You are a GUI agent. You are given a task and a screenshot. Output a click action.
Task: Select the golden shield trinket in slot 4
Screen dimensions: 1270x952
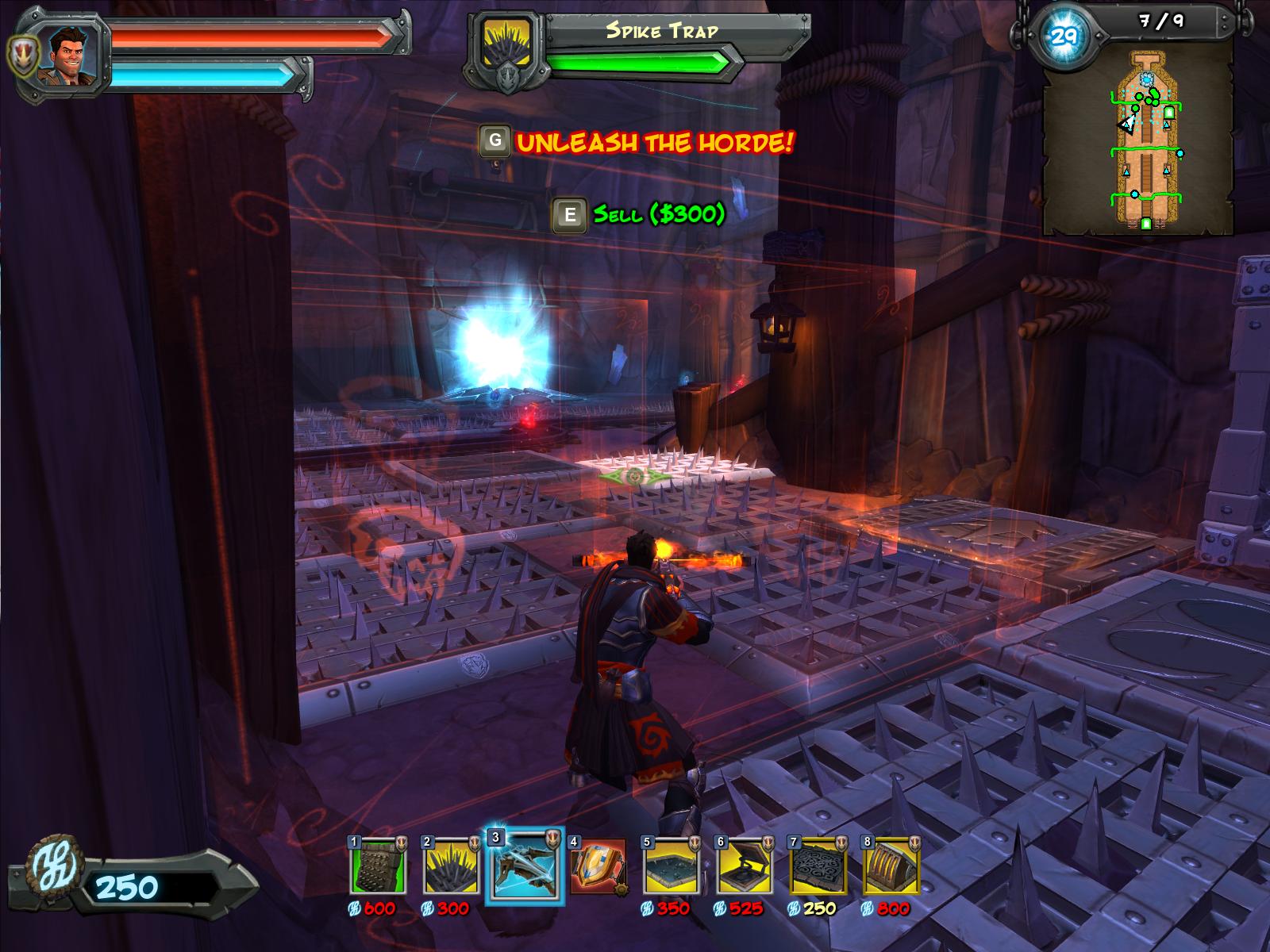coord(597,866)
